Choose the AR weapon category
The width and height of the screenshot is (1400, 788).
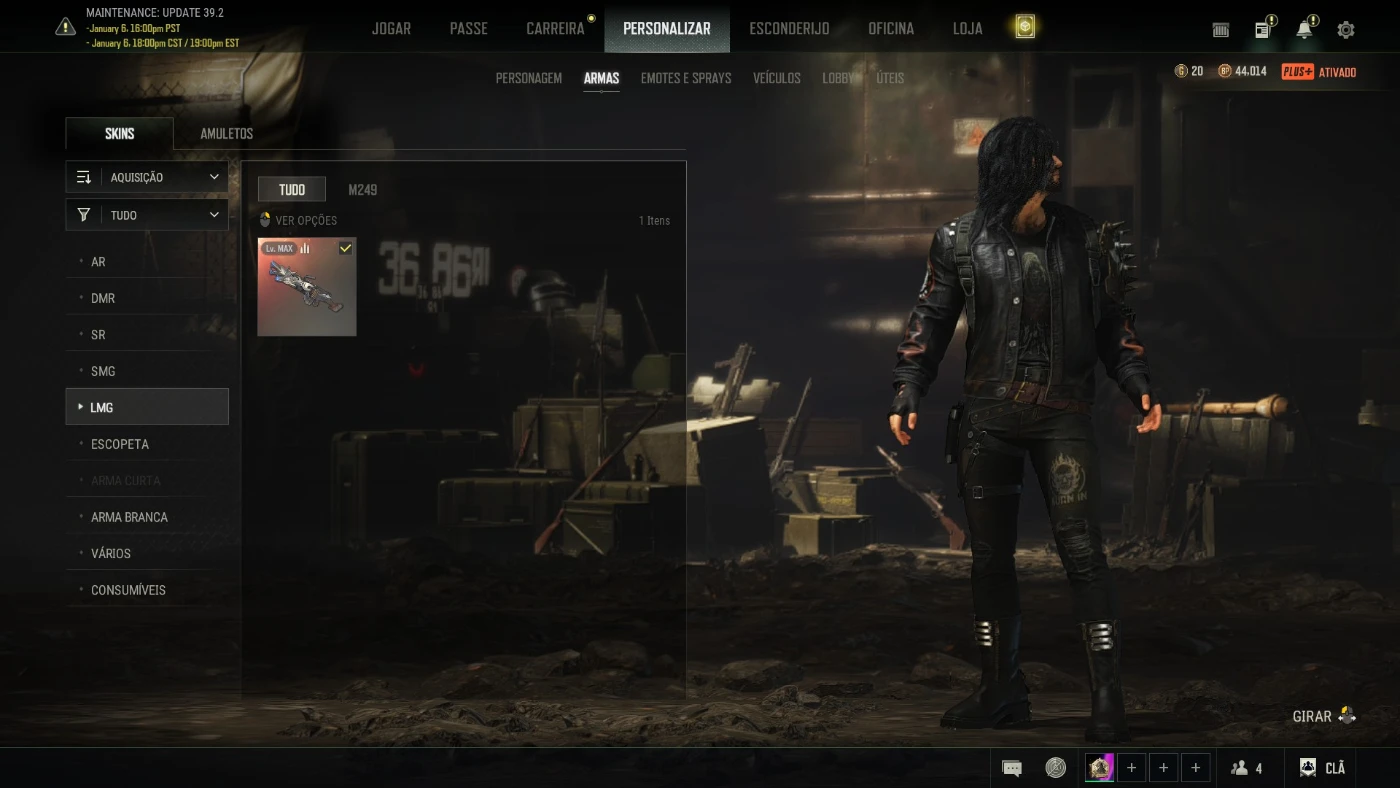point(98,262)
